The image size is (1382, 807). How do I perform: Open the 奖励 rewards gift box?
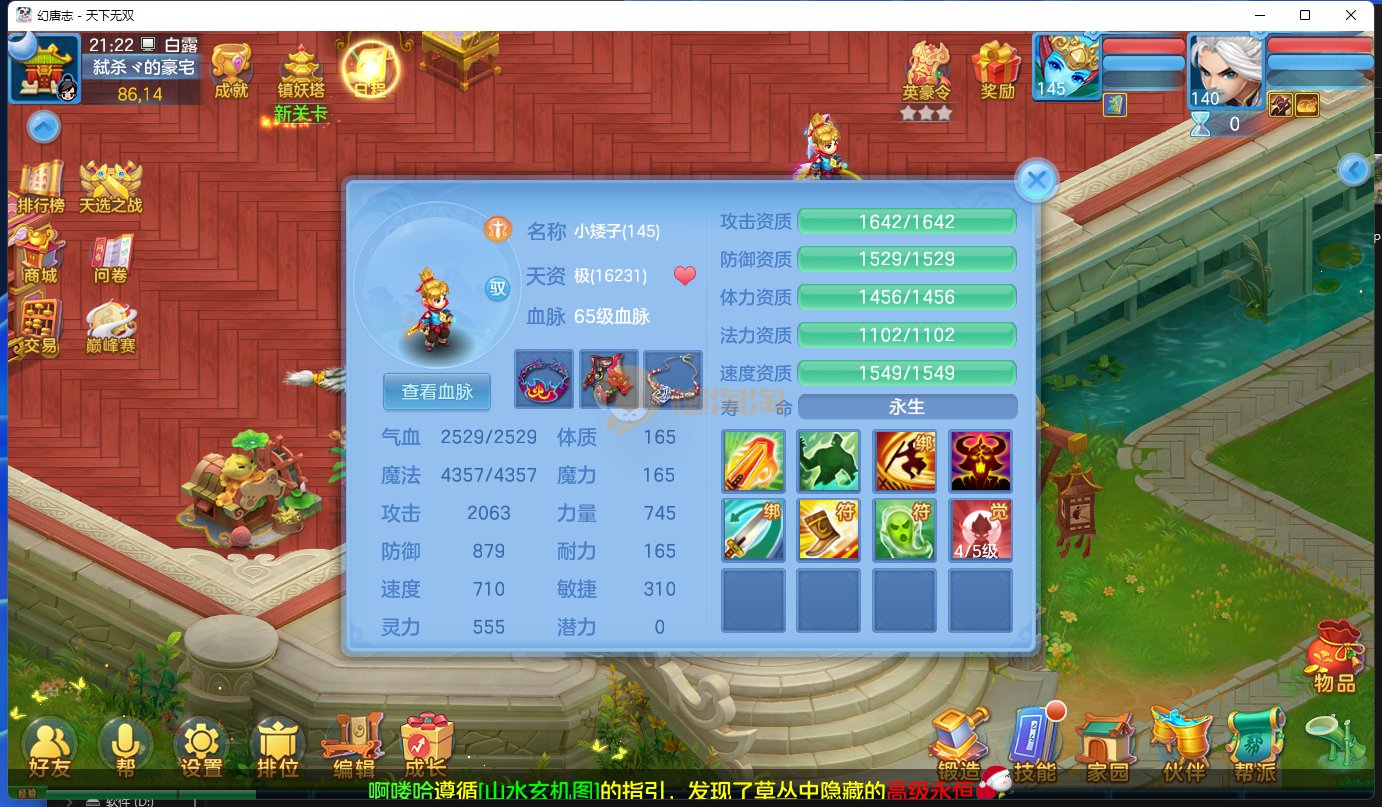[x=997, y=70]
